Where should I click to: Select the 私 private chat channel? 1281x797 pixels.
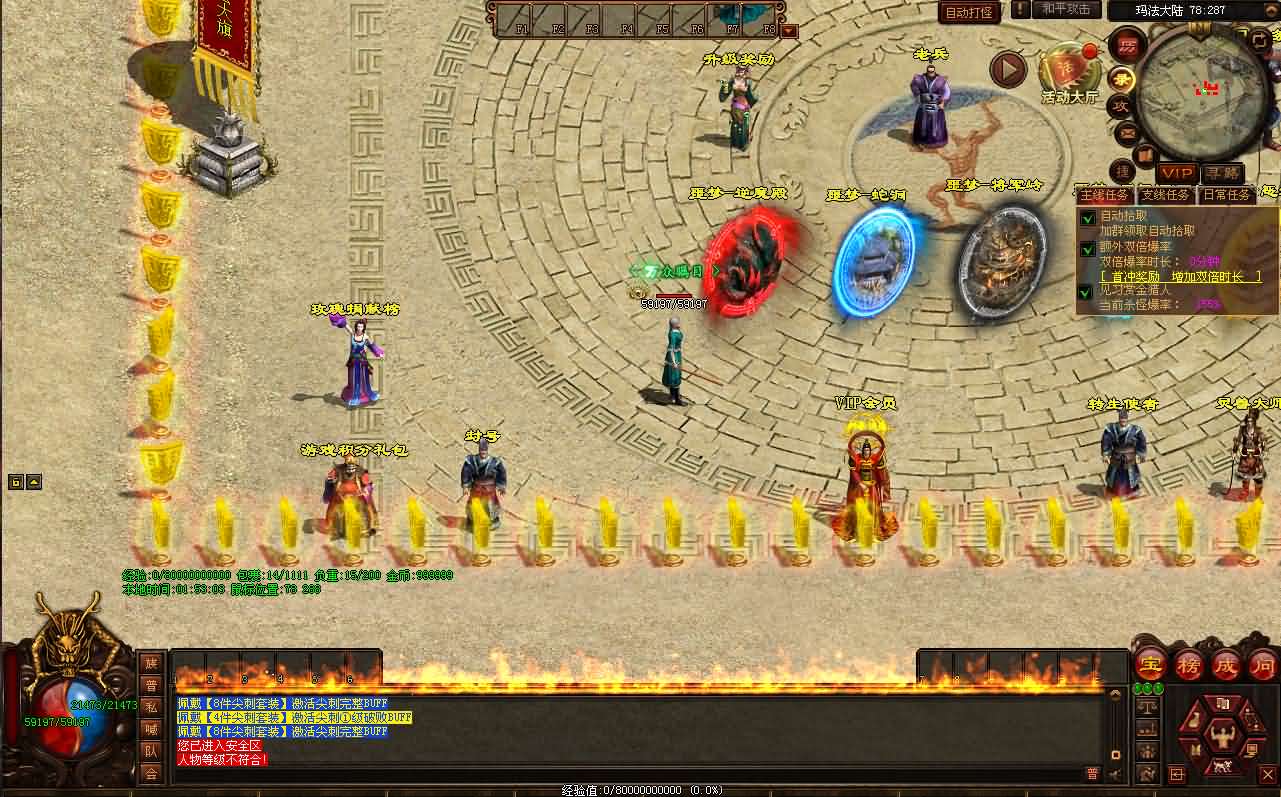[x=151, y=707]
